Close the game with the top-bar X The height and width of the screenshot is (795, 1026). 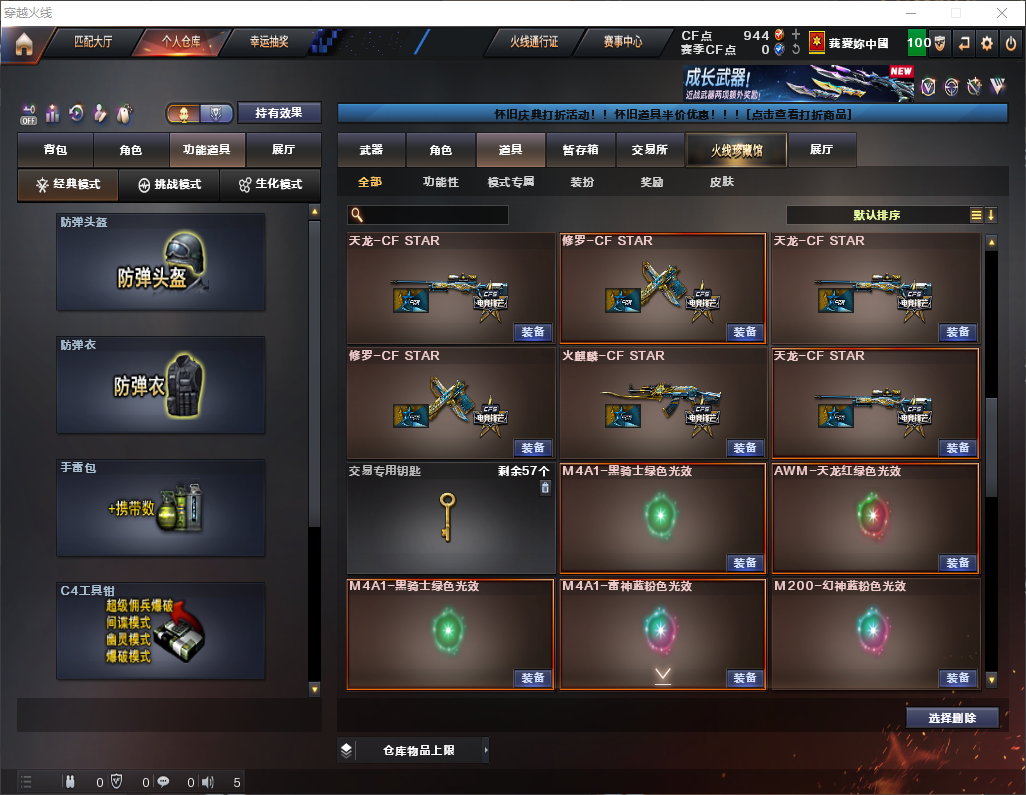pos(1011,43)
